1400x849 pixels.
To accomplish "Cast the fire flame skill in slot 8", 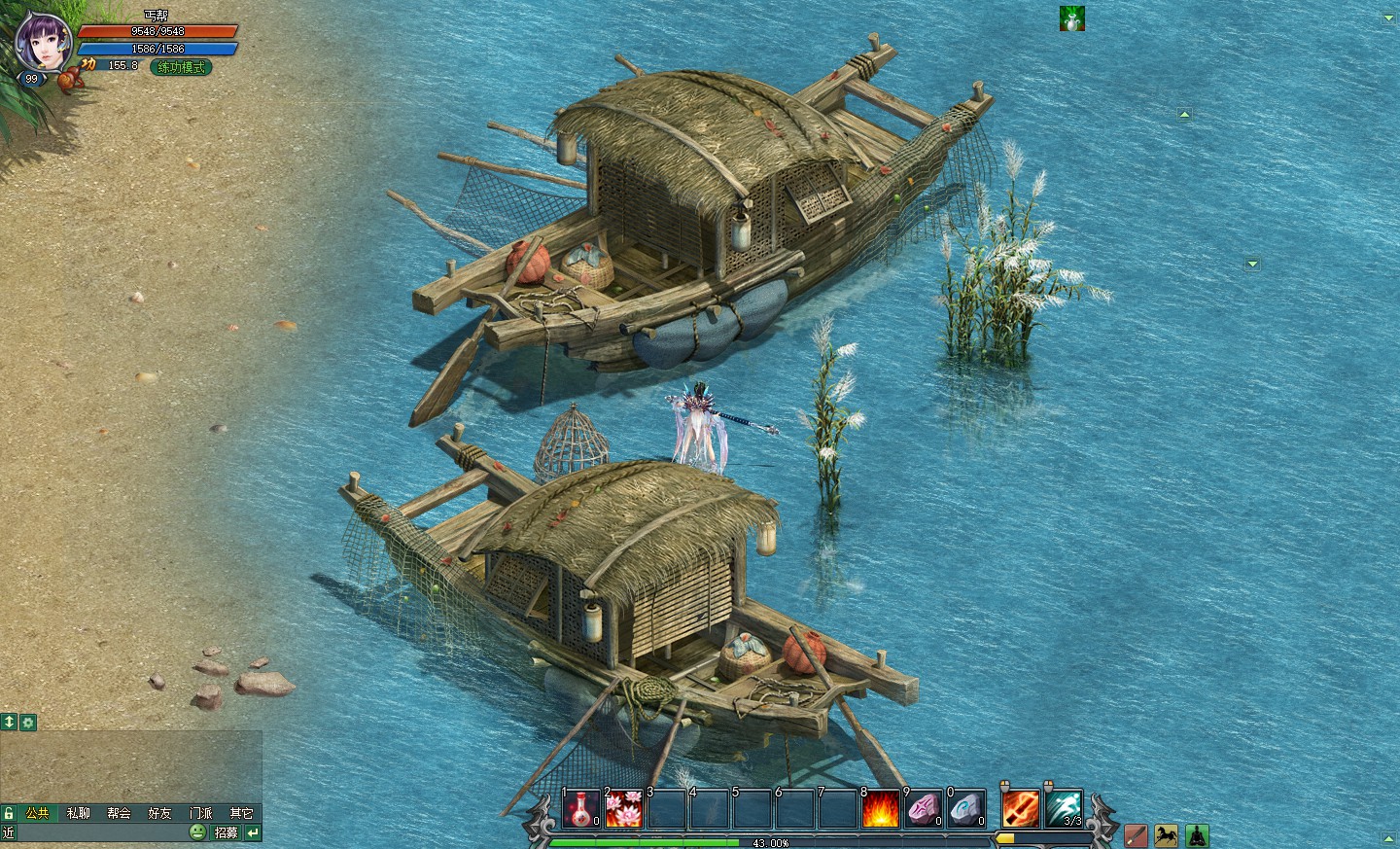I will pyautogui.click(x=880, y=810).
